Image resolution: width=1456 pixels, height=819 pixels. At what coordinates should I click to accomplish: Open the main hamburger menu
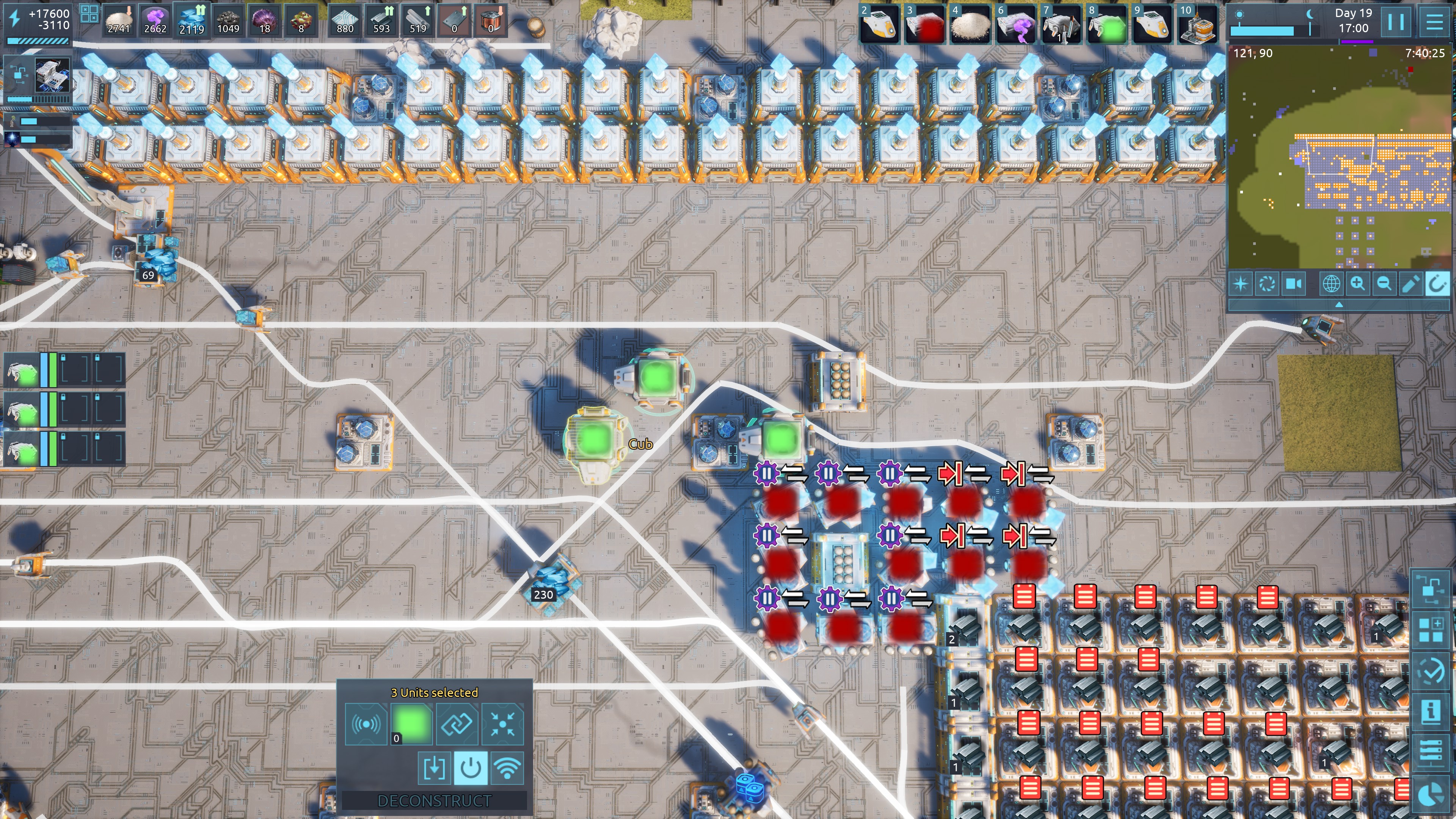1434,23
